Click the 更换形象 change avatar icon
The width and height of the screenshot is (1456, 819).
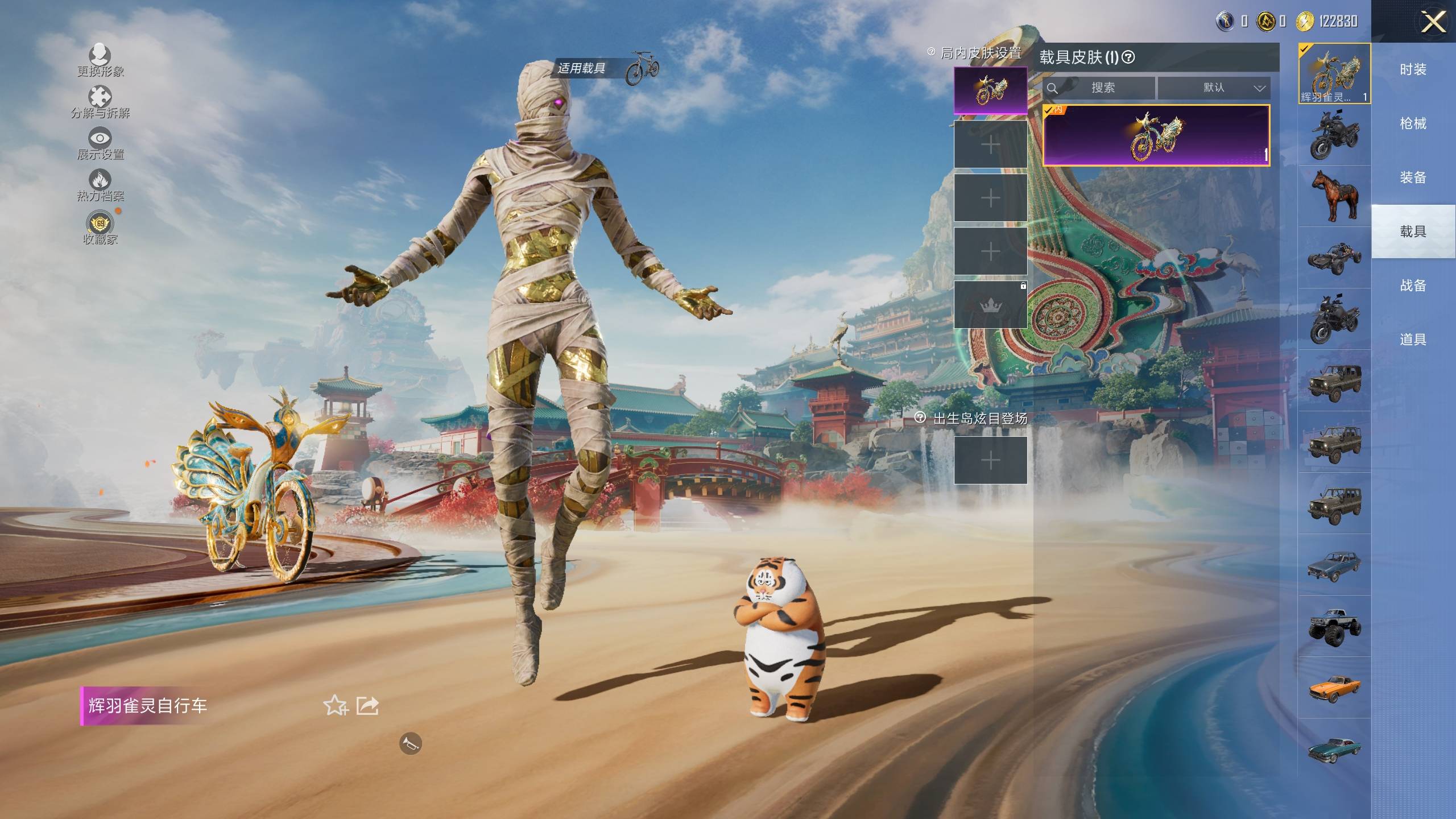click(x=100, y=55)
